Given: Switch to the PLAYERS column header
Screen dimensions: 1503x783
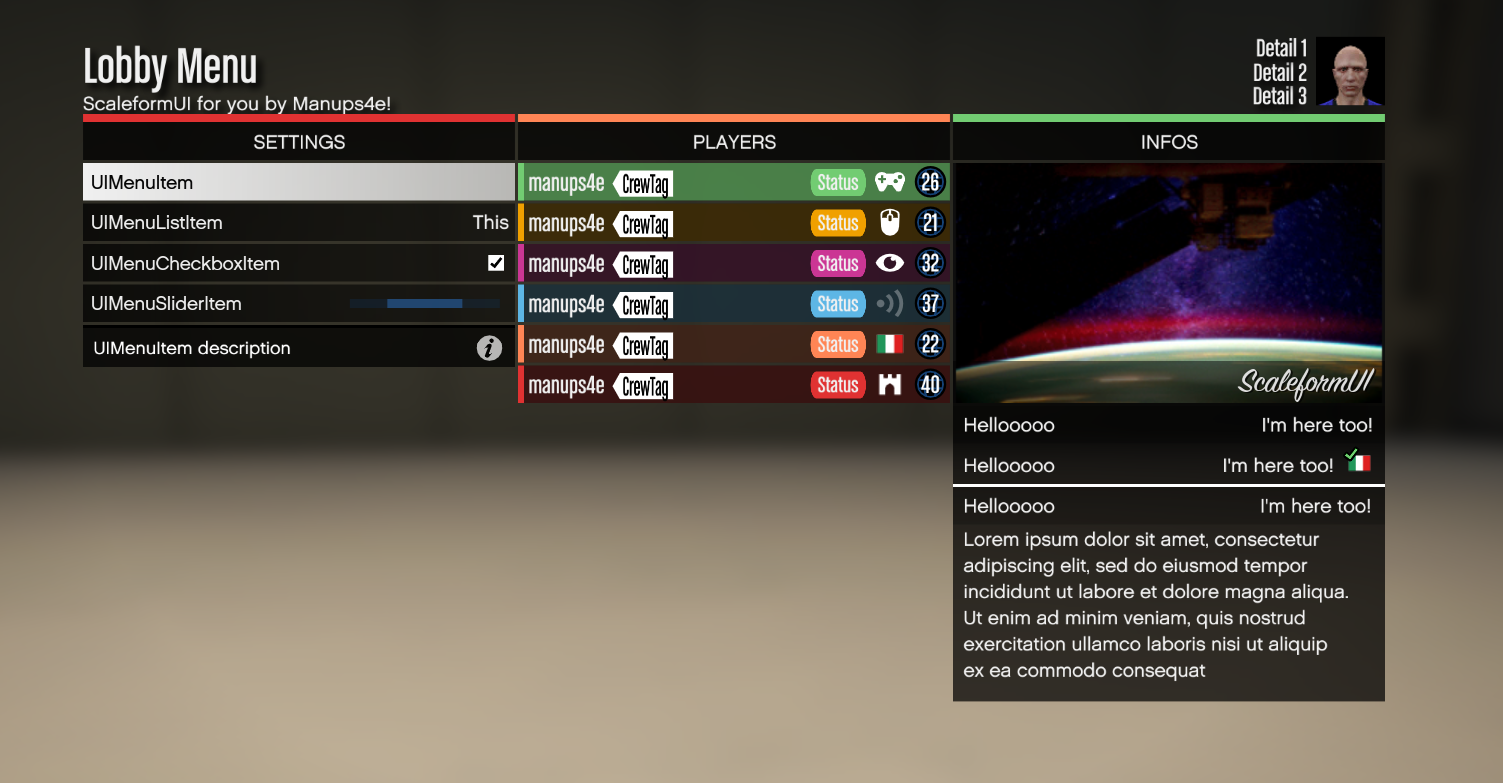Looking at the screenshot, I should point(734,142).
